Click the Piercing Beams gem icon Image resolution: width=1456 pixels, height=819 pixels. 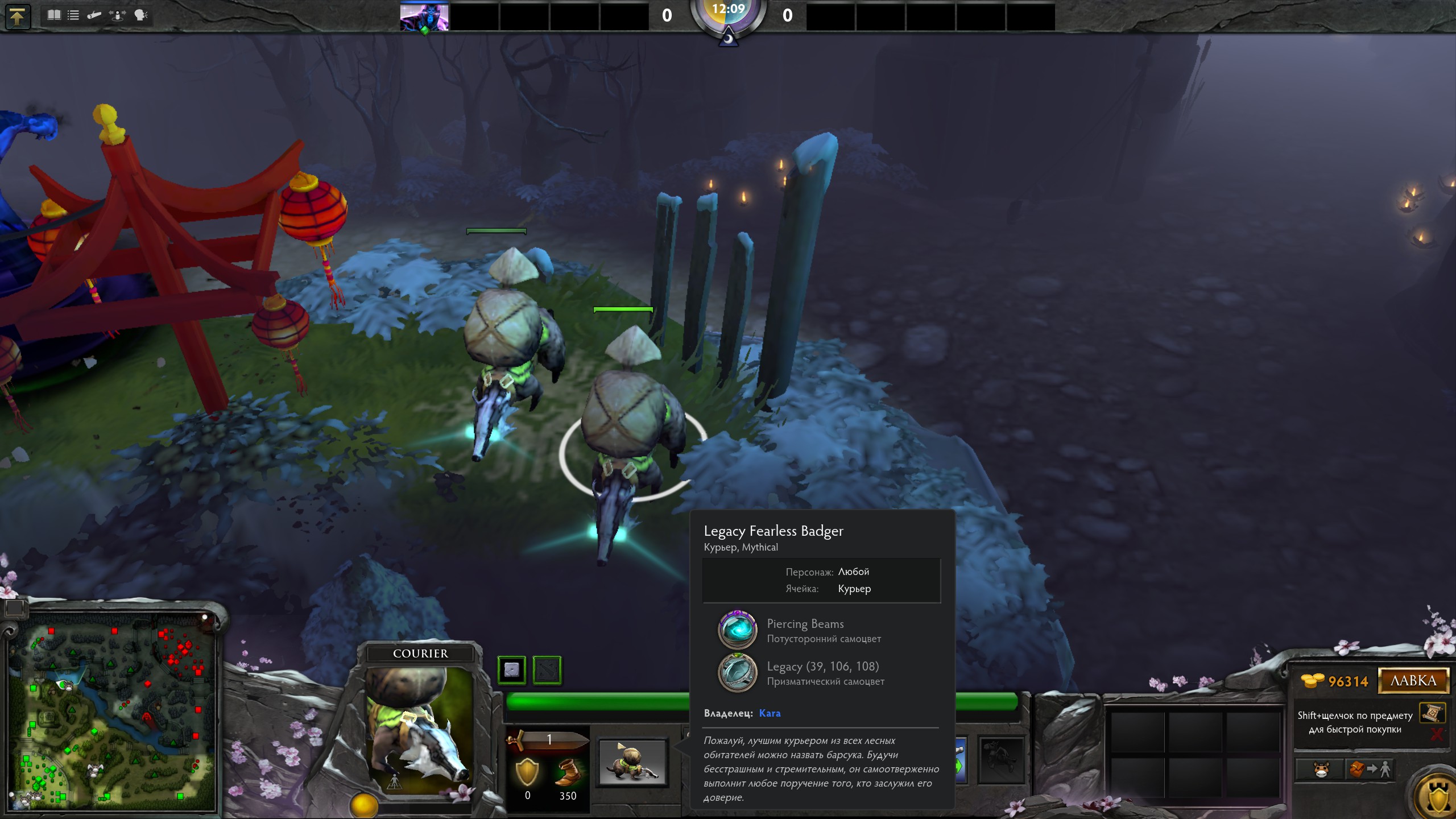pyautogui.click(x=738, y=630)
